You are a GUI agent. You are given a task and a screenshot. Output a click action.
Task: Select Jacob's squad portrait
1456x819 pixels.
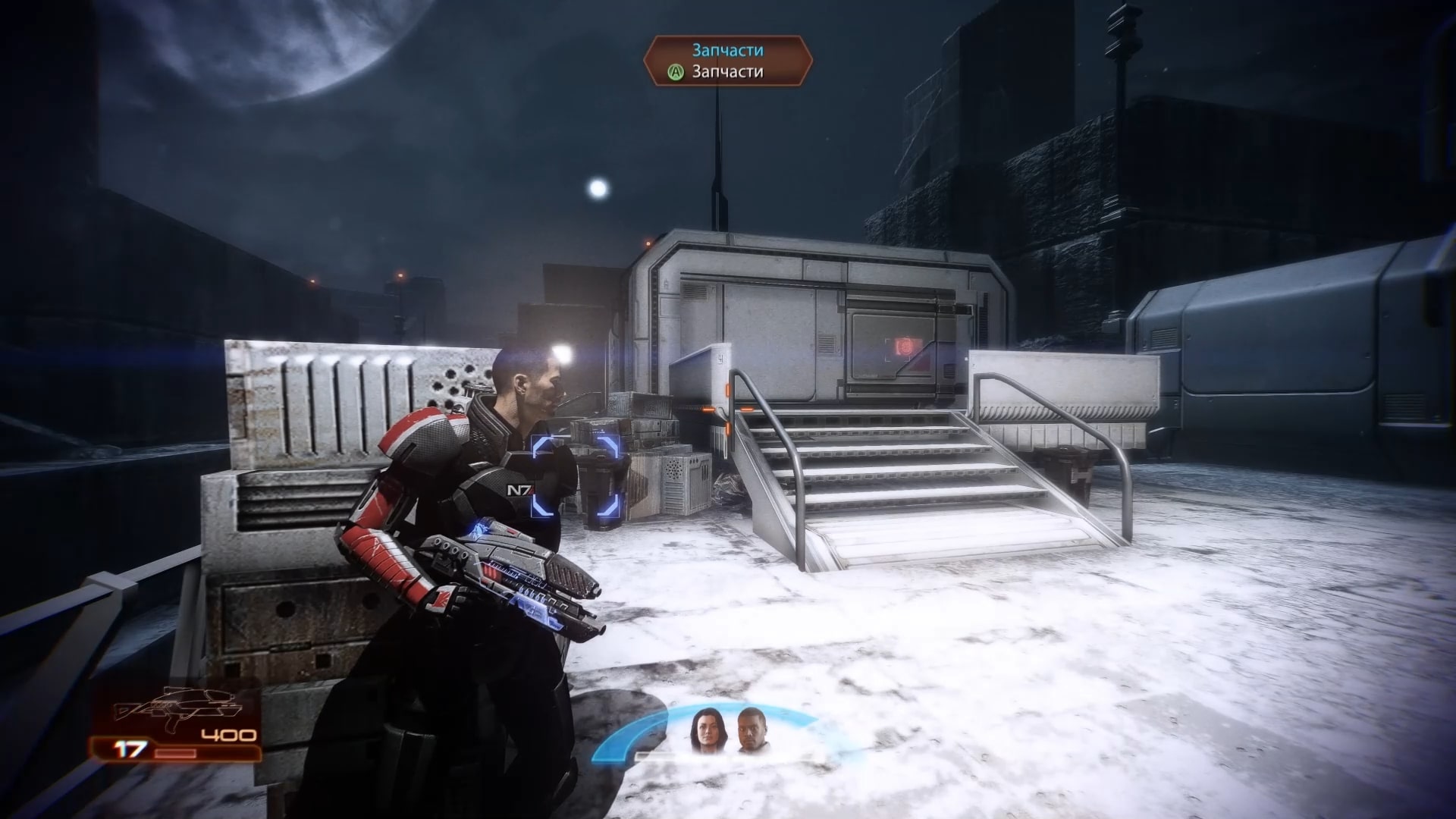pyautogui.click(x=751, y=731)
